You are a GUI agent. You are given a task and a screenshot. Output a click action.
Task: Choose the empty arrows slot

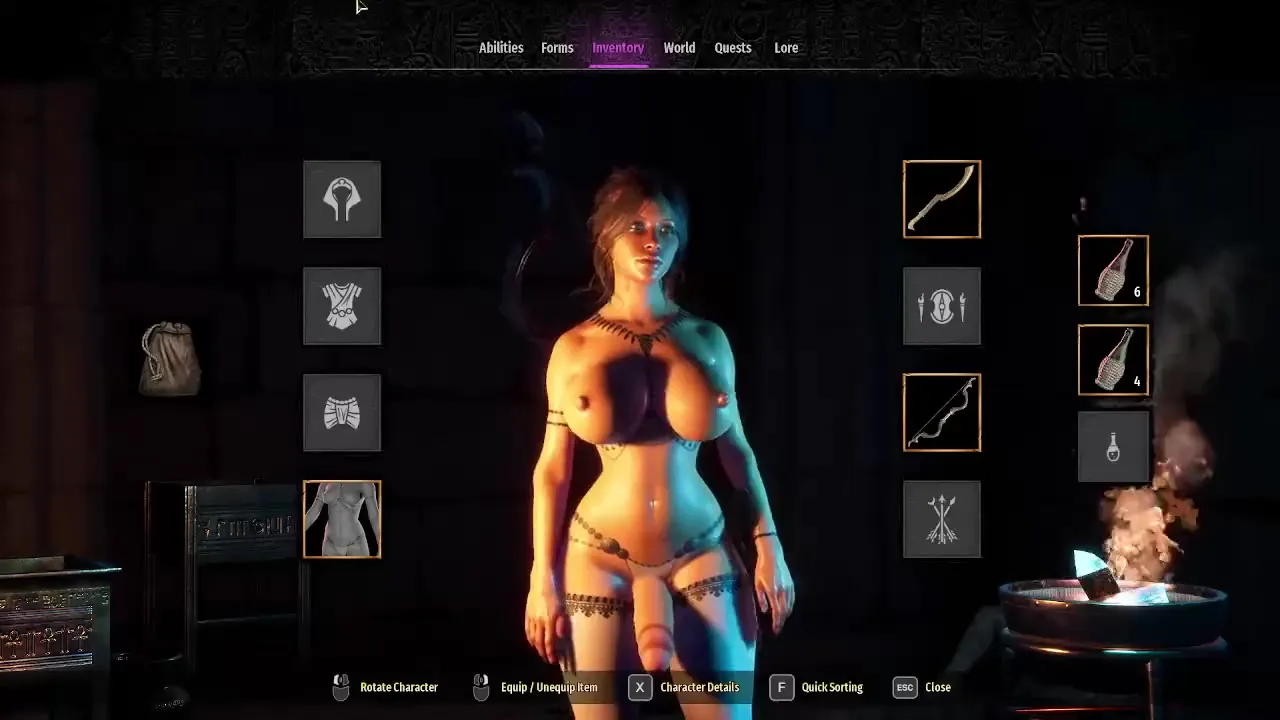942,519
